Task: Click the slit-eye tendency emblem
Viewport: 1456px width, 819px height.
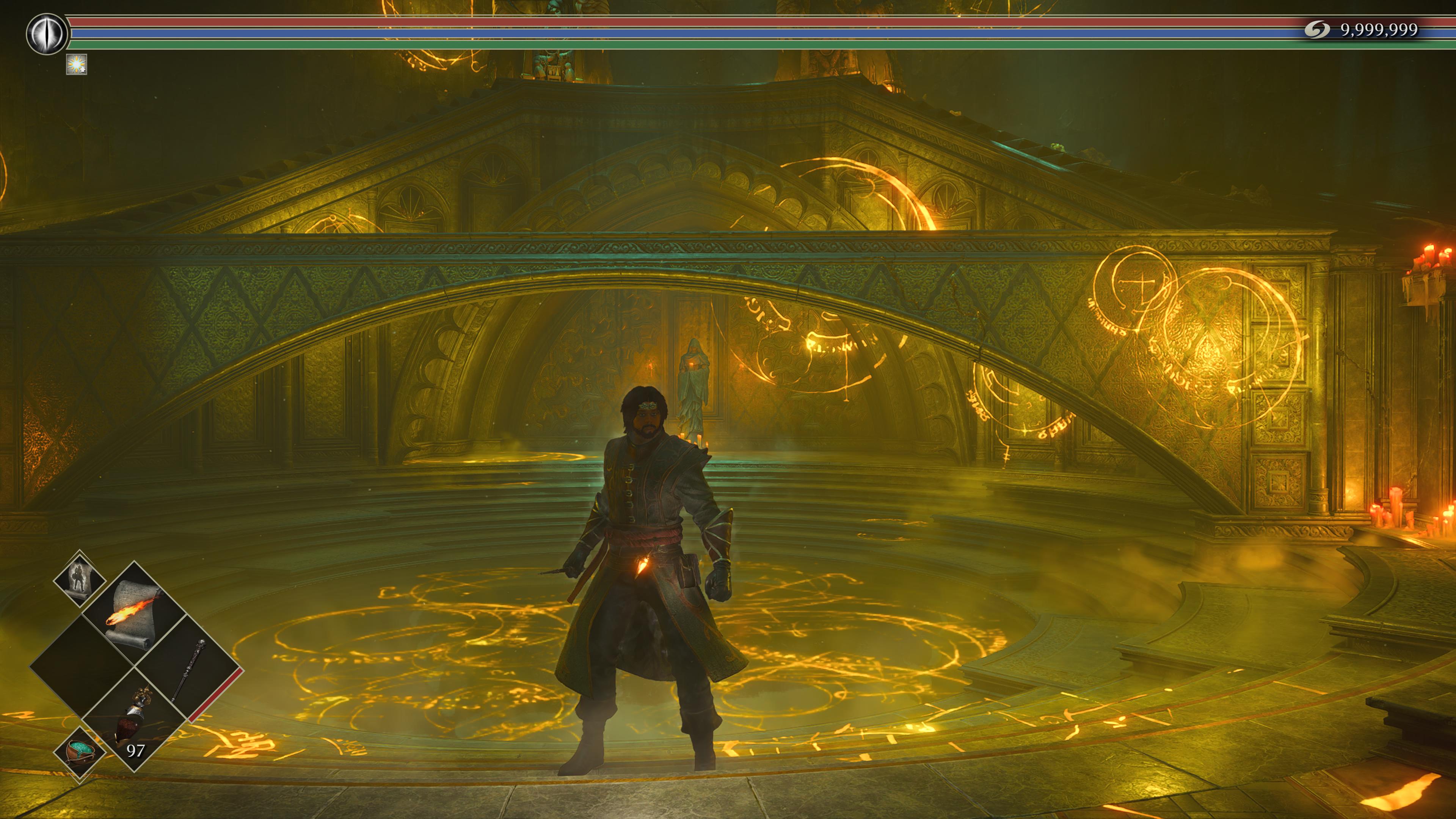Action: [x=46, y=34]
